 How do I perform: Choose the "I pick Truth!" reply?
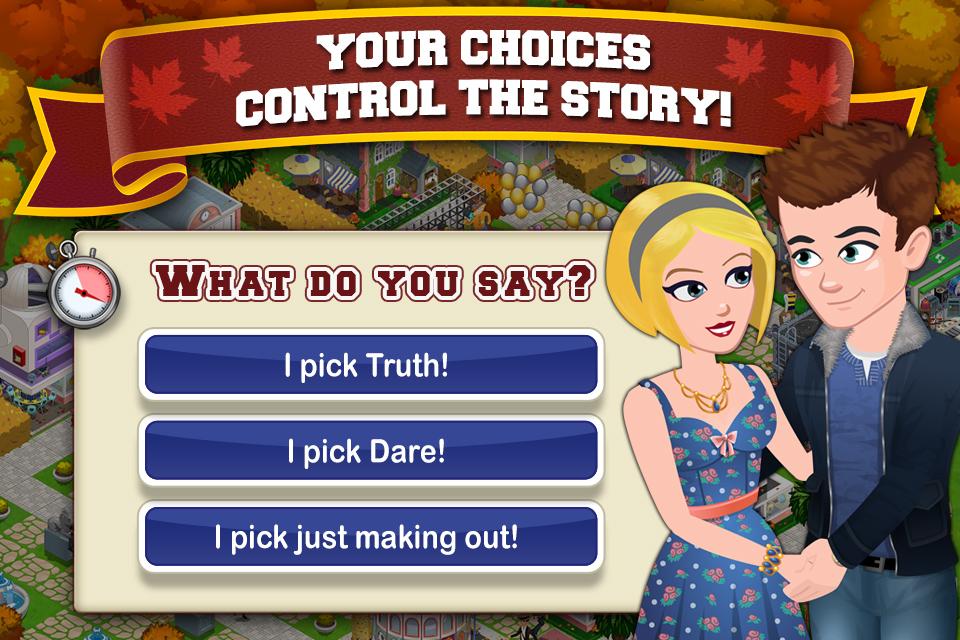pyautogui.click(x=371, y=365)
